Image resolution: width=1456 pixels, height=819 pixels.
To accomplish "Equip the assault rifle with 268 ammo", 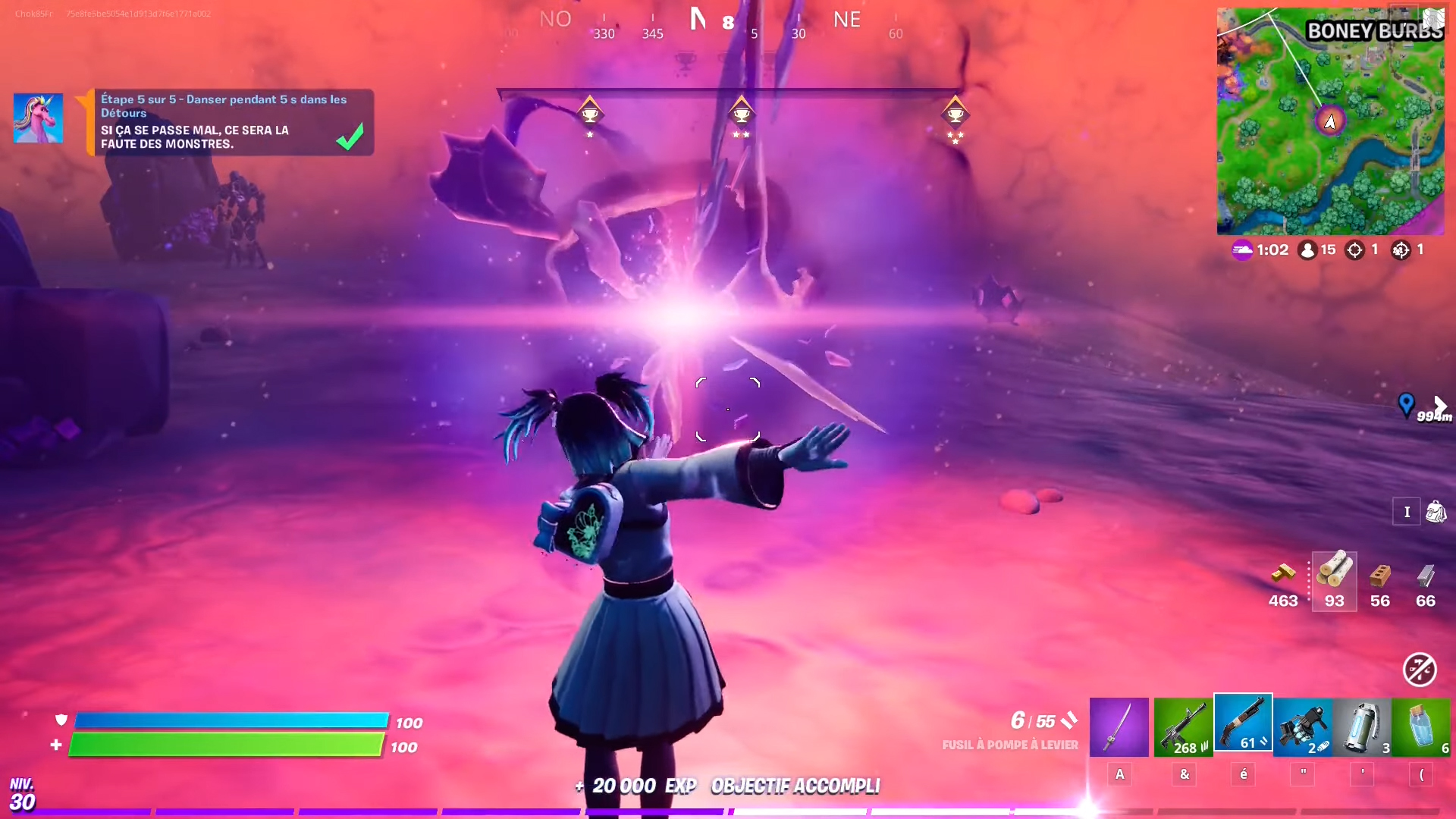I will (x=1183, y=729).
